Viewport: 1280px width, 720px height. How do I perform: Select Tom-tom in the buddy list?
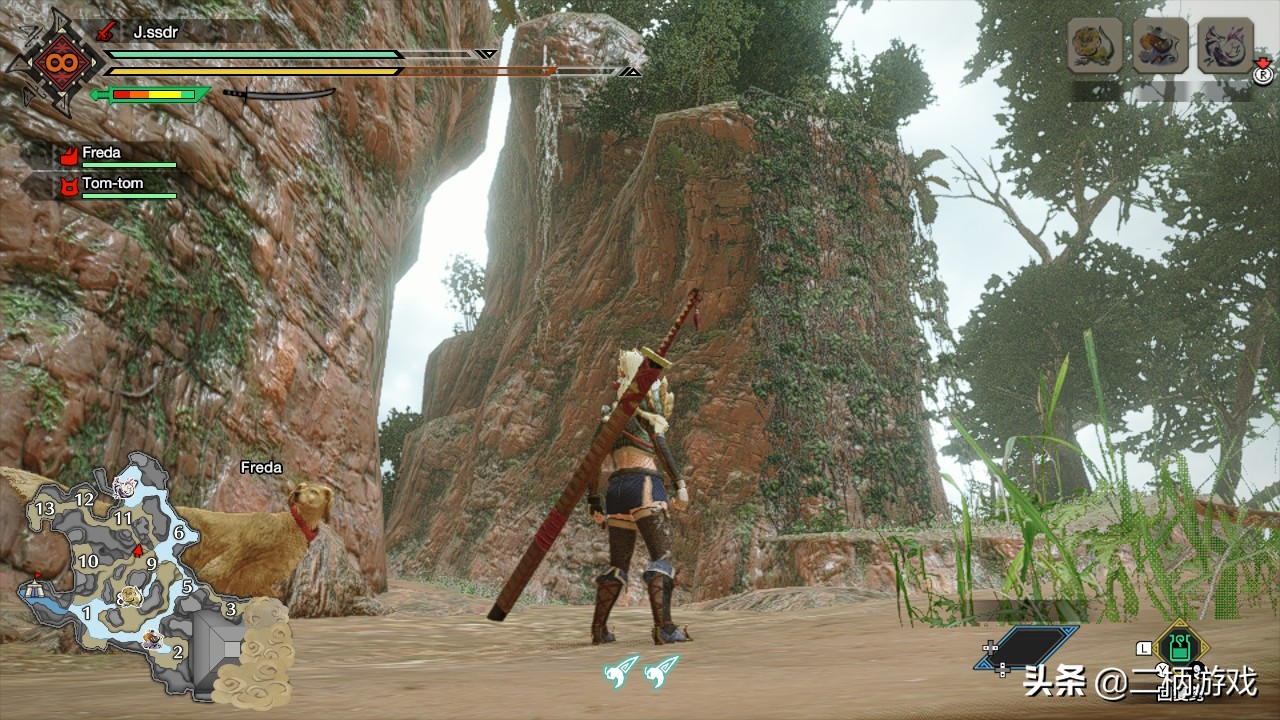(x=111, y=184)
